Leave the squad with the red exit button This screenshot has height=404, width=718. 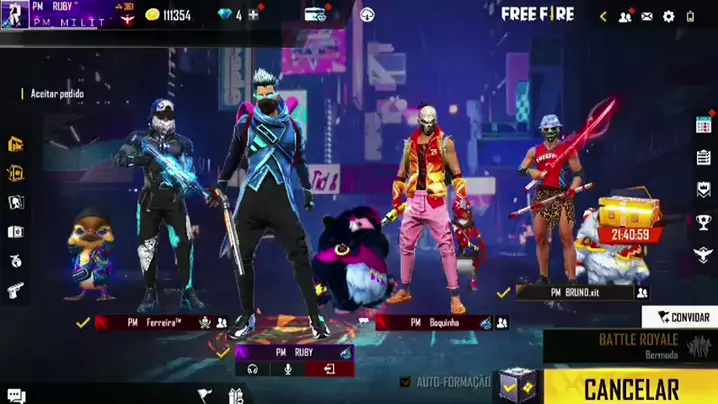[x=327, y=369]
